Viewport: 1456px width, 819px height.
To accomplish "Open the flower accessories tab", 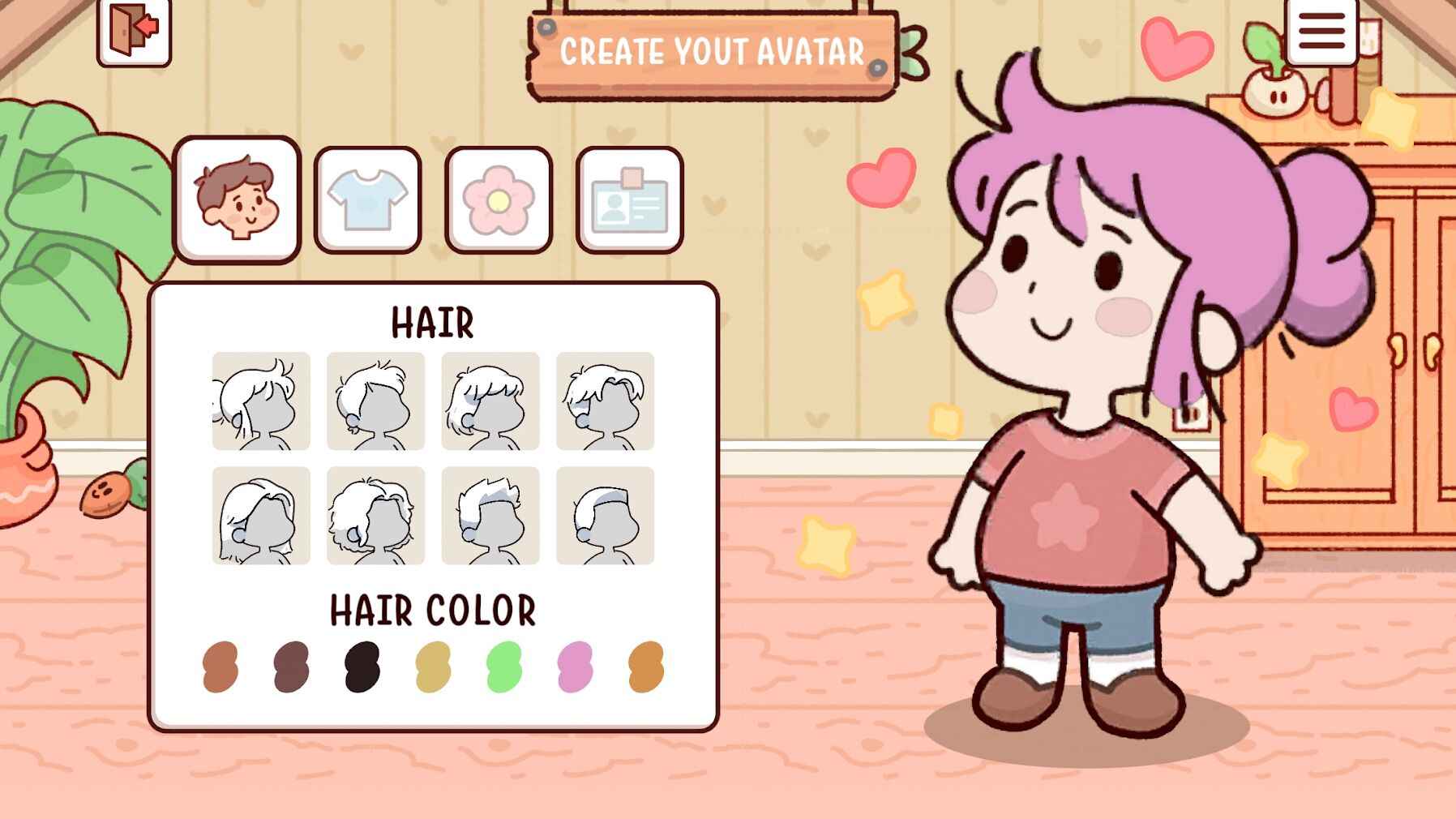I will [x=496, y=199].
